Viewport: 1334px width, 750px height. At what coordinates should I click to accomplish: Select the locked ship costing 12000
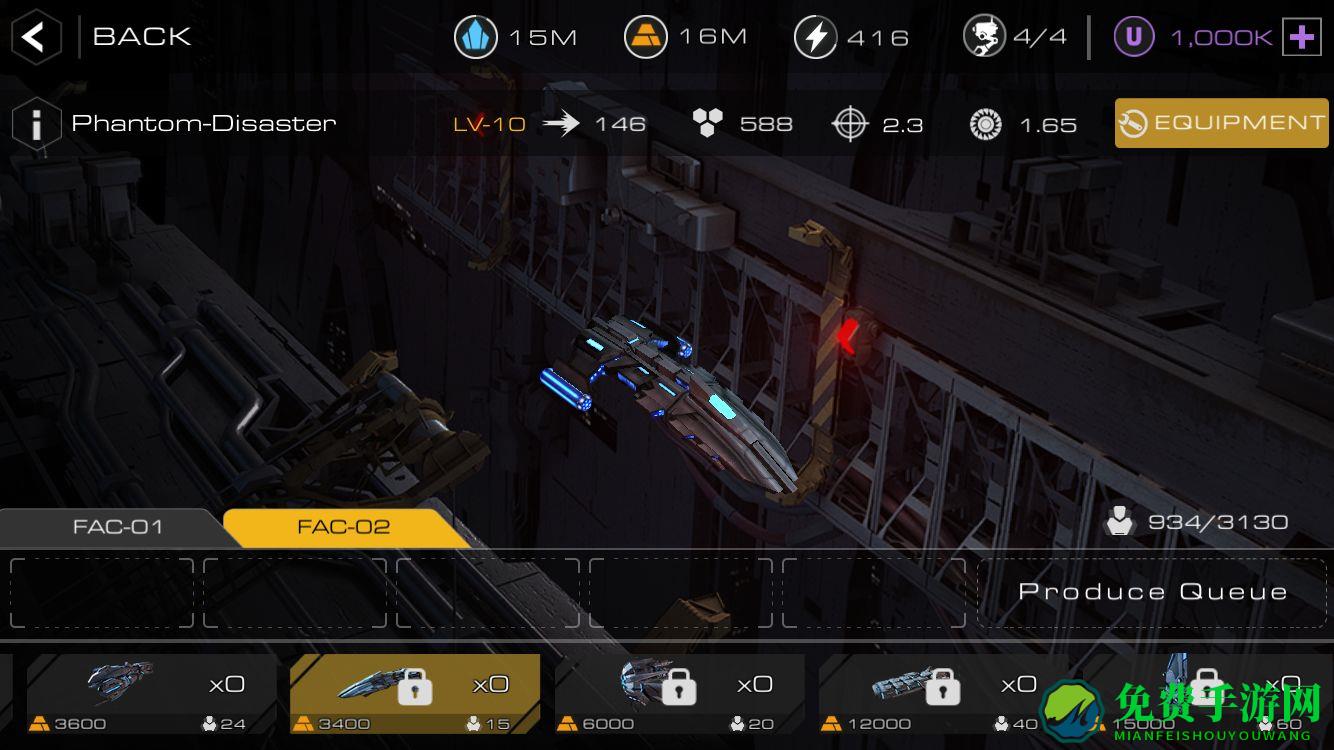tap(942, 693)
